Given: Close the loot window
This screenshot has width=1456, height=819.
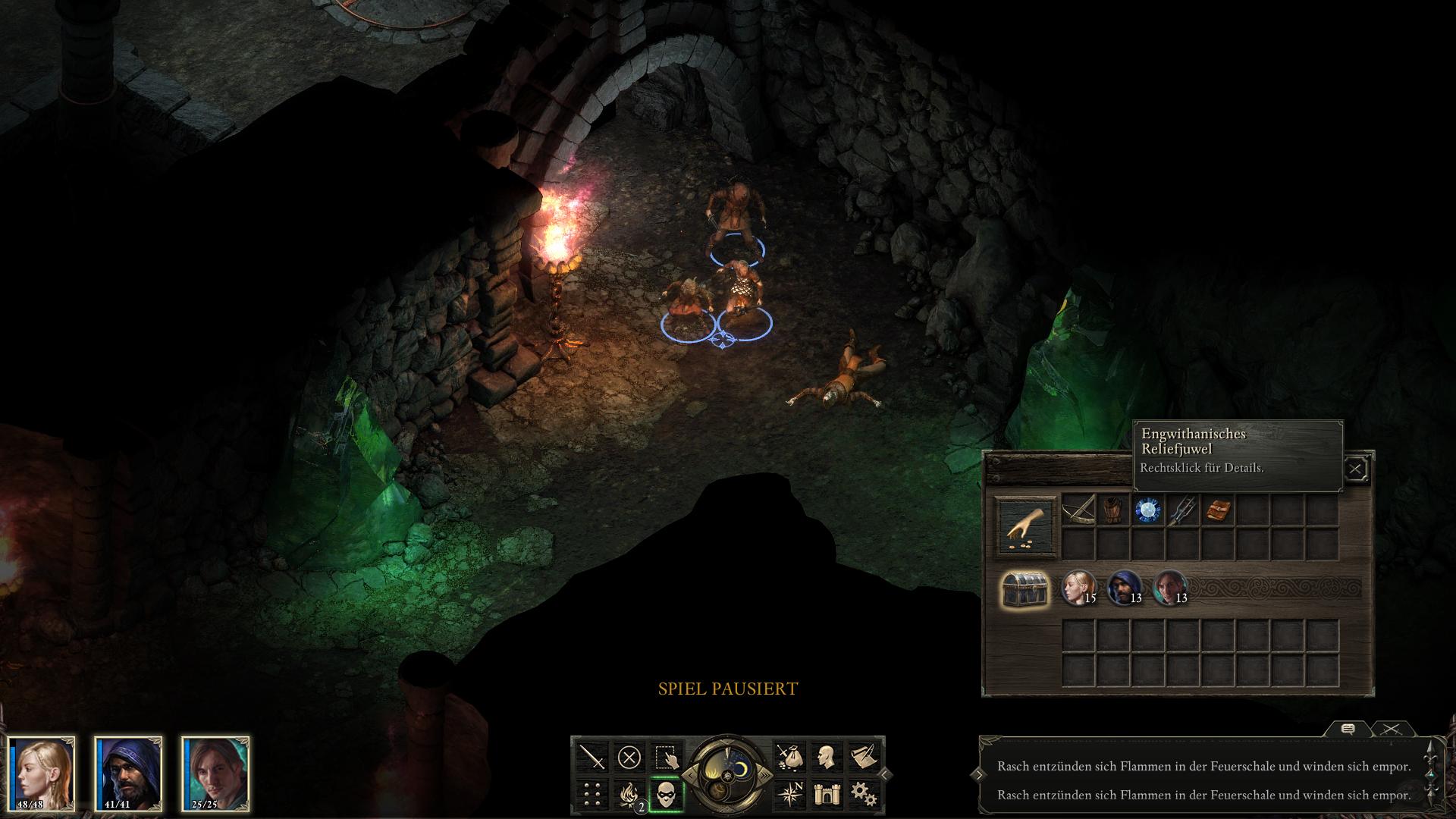Looking at the screenshot, I should [x=1355, y=469].
